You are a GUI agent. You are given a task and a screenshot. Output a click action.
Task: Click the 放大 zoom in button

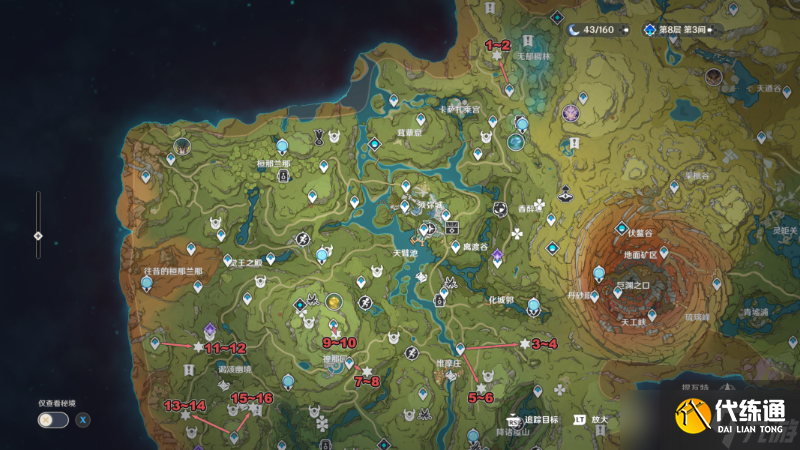click(x=592, y=421)
